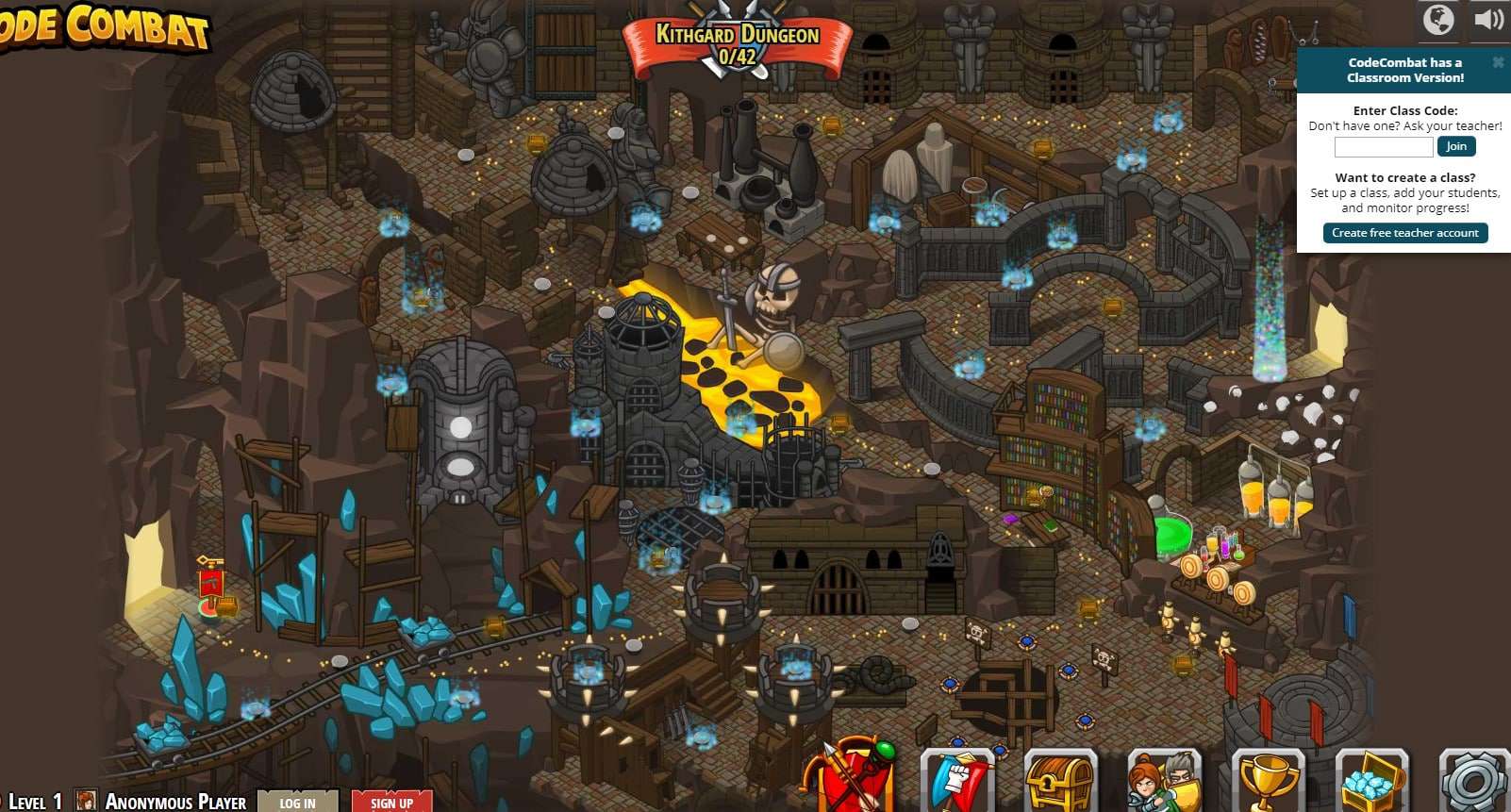Open the gem chest shop
The height and width of the screenshot is (812, 1511).
[x=1371, y=783]
